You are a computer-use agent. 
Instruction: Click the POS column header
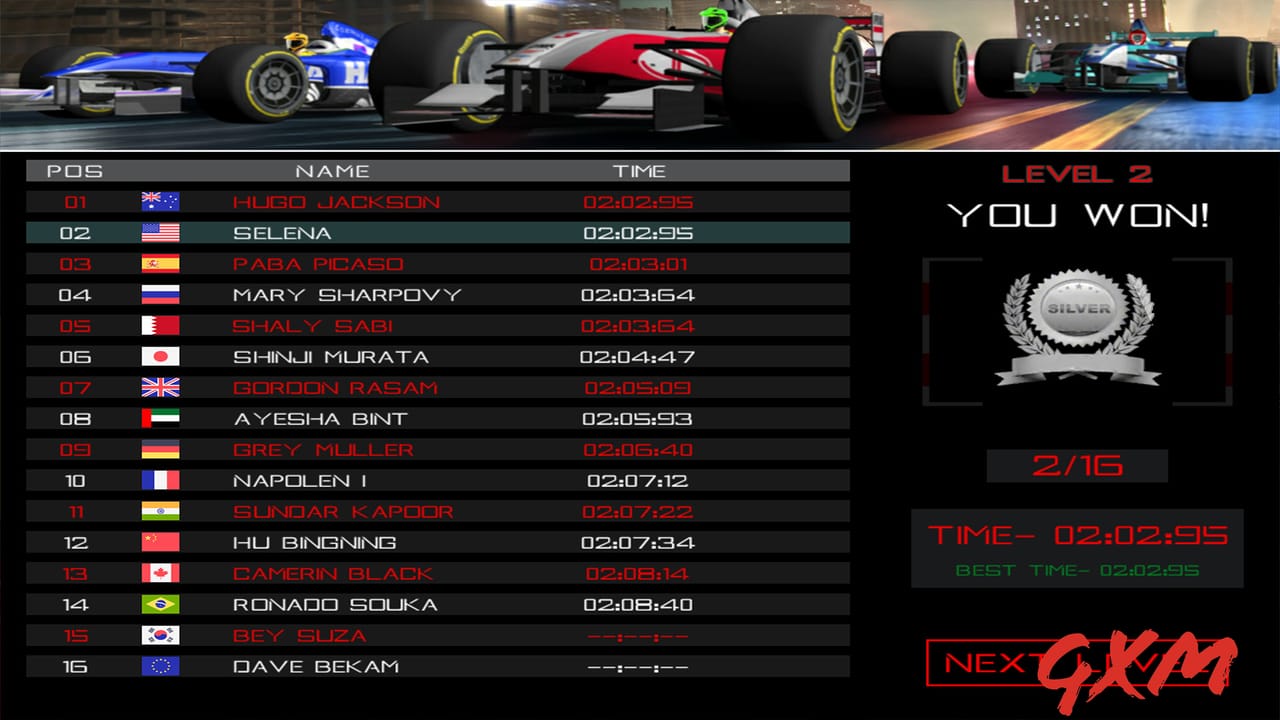tap(78, 170)
